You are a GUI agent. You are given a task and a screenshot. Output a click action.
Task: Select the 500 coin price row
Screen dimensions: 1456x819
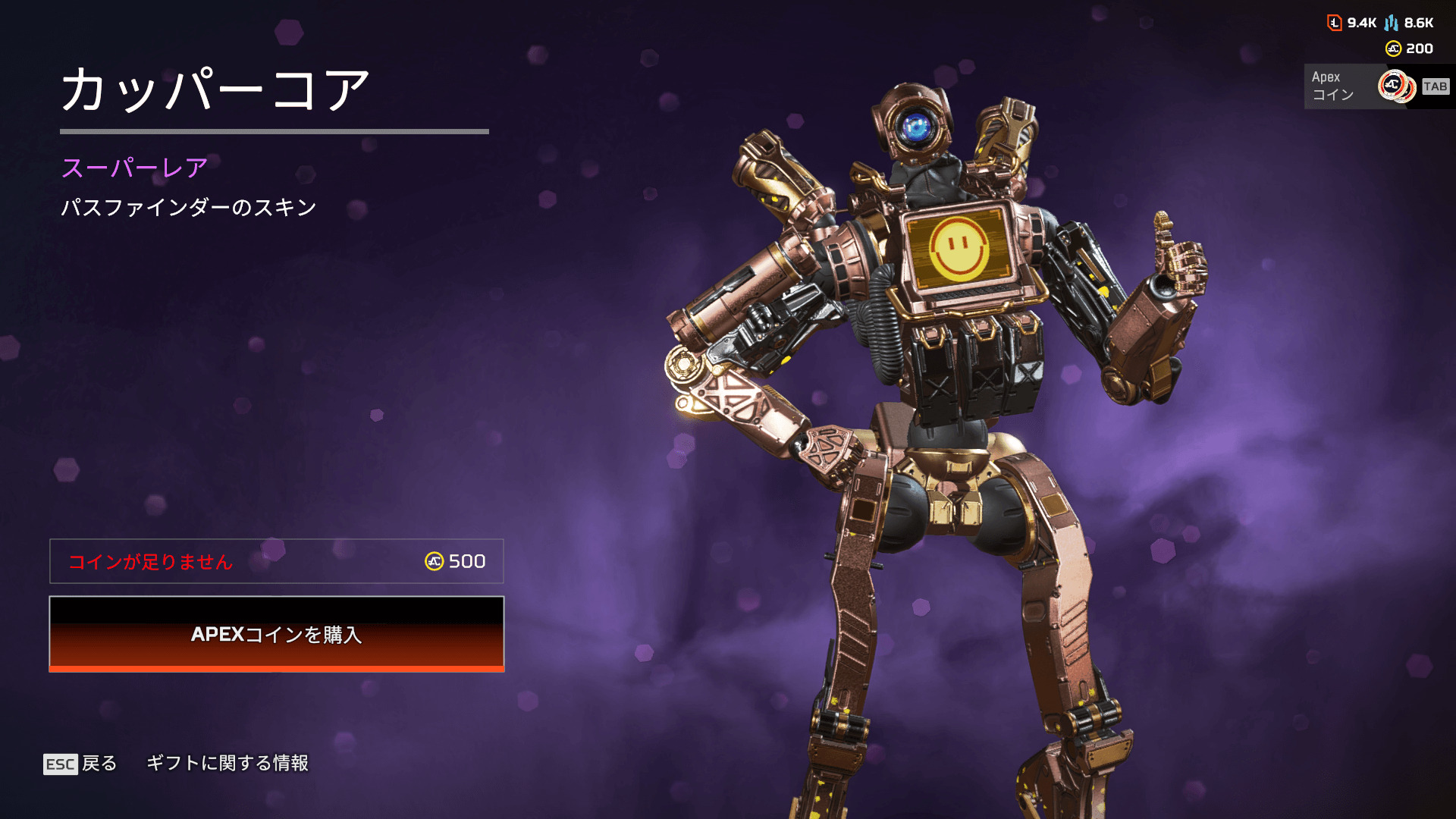(277, 561)
